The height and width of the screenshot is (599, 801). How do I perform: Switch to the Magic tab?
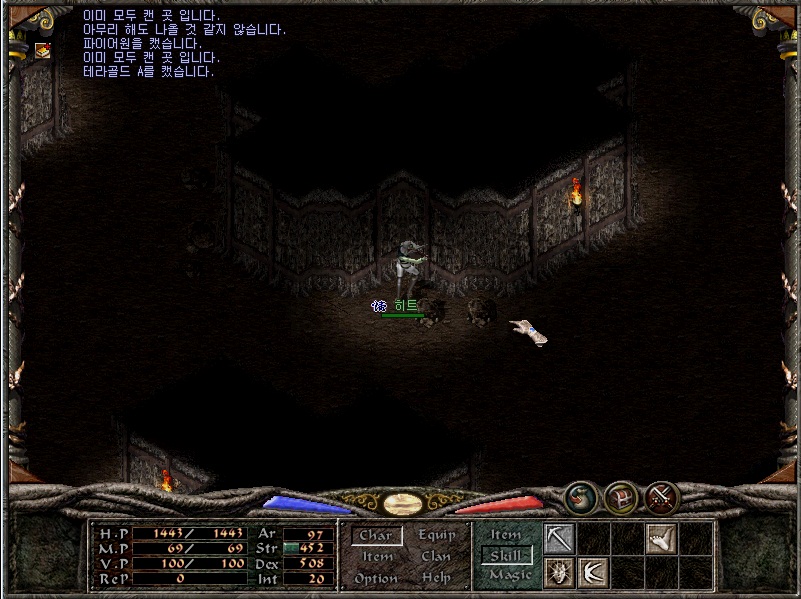pyautogui.click(x=510, y=575)
